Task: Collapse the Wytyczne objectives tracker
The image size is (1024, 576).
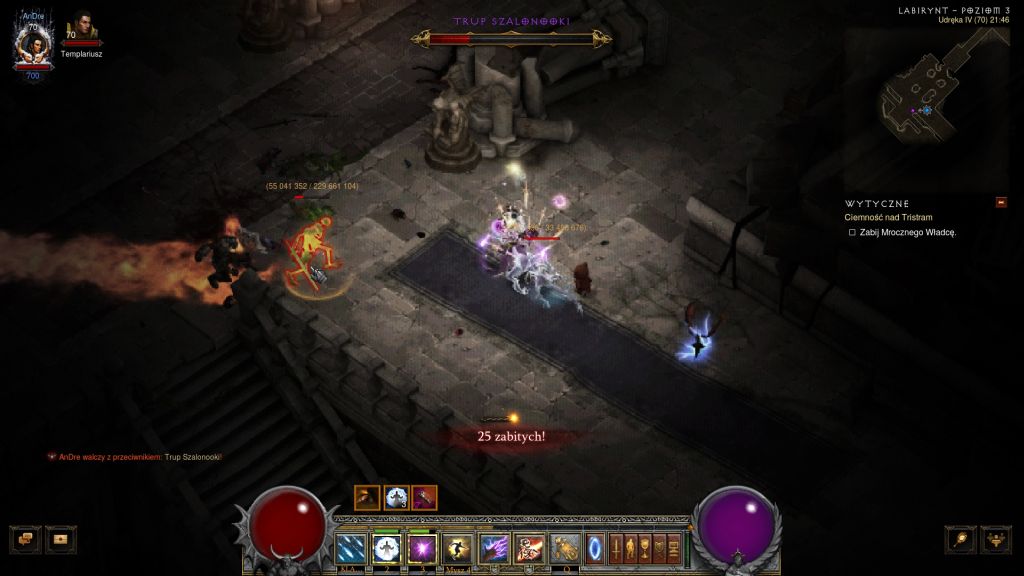Action: pos(1001,203)
